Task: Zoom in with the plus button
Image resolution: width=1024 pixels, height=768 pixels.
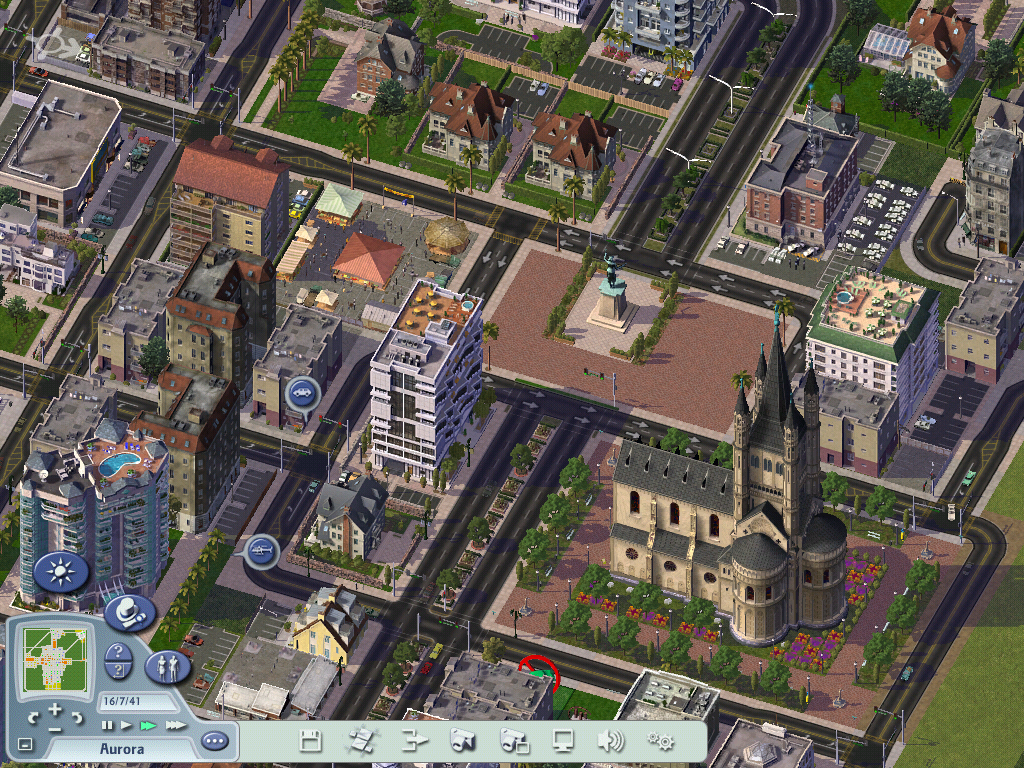Action: pos(55,709)
